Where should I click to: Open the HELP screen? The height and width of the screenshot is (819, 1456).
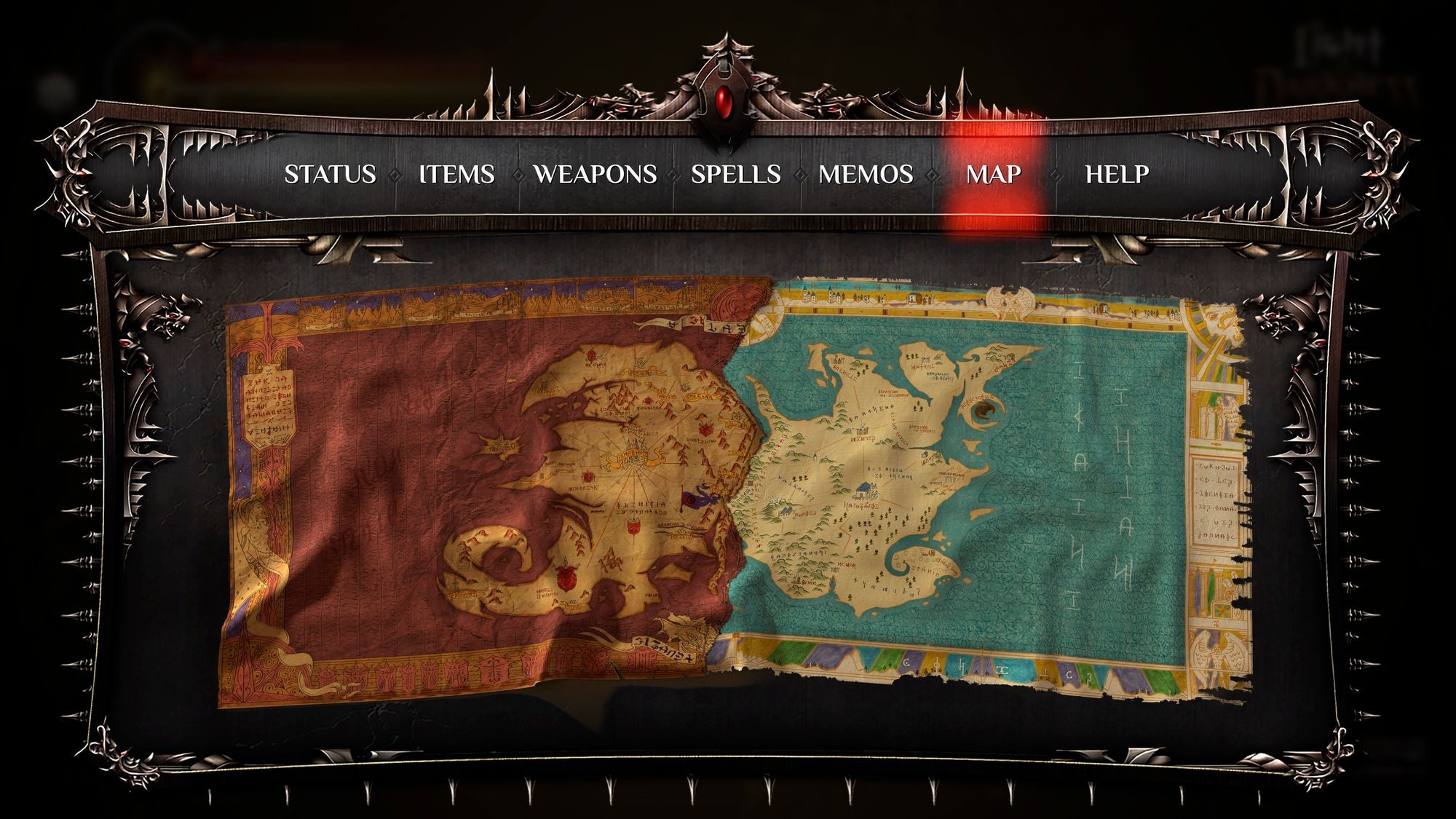(1116, 174)
